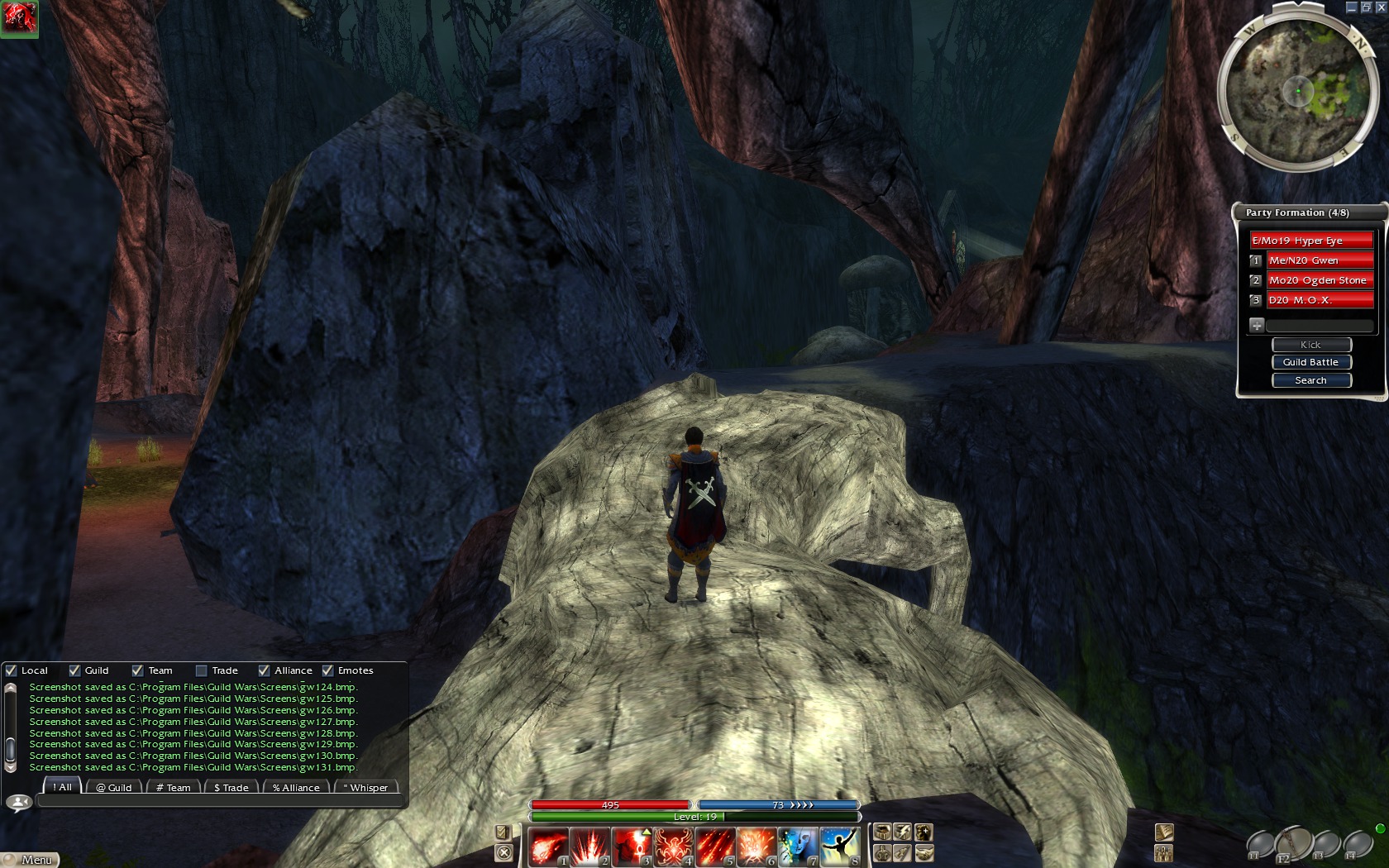Image resolution: width=1389 pixels, height=868 pixels.
Task: Open the Menu button
Action: [x=31, y=860]
